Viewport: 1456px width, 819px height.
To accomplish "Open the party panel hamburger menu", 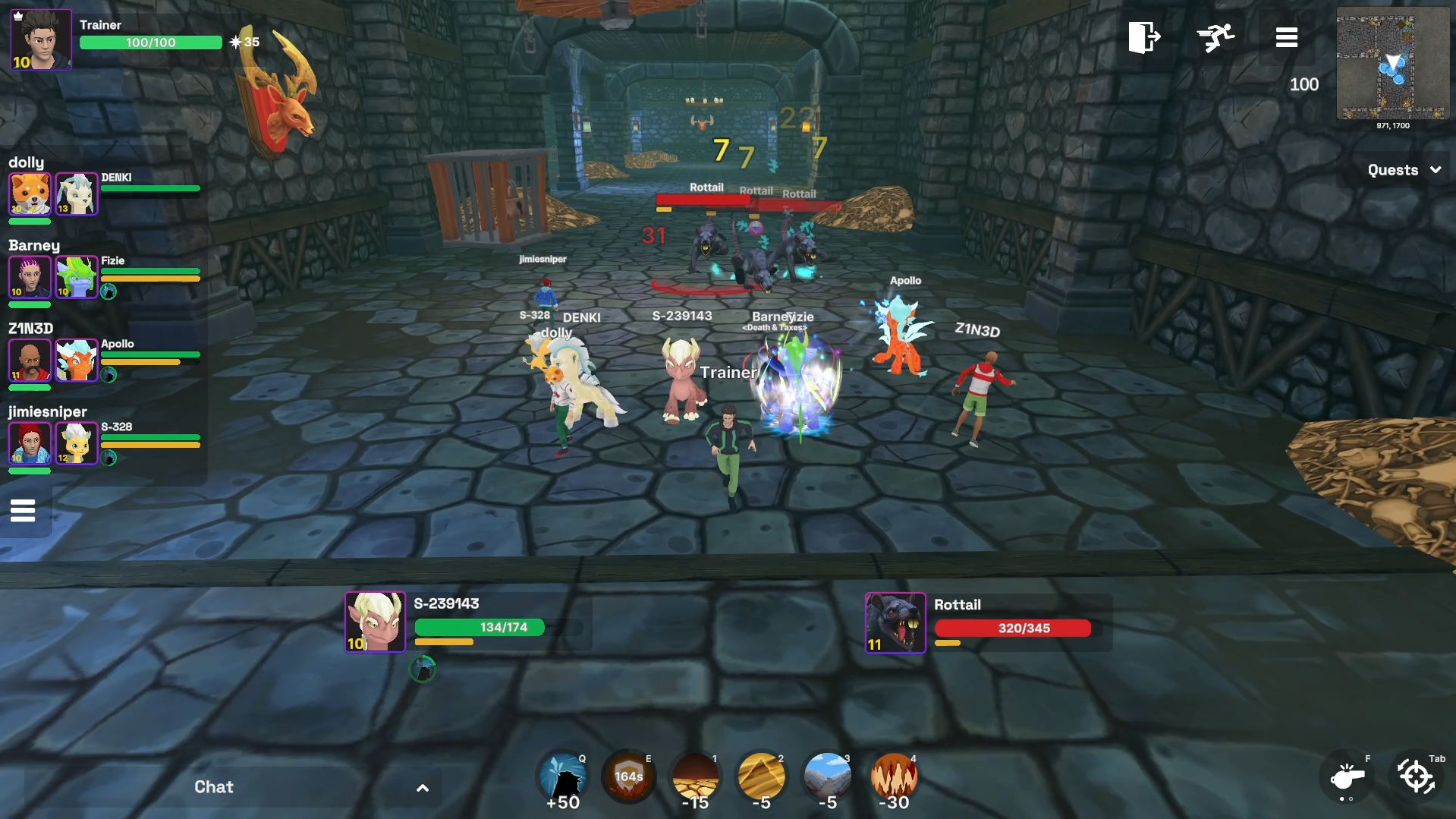I will (23, 511).
